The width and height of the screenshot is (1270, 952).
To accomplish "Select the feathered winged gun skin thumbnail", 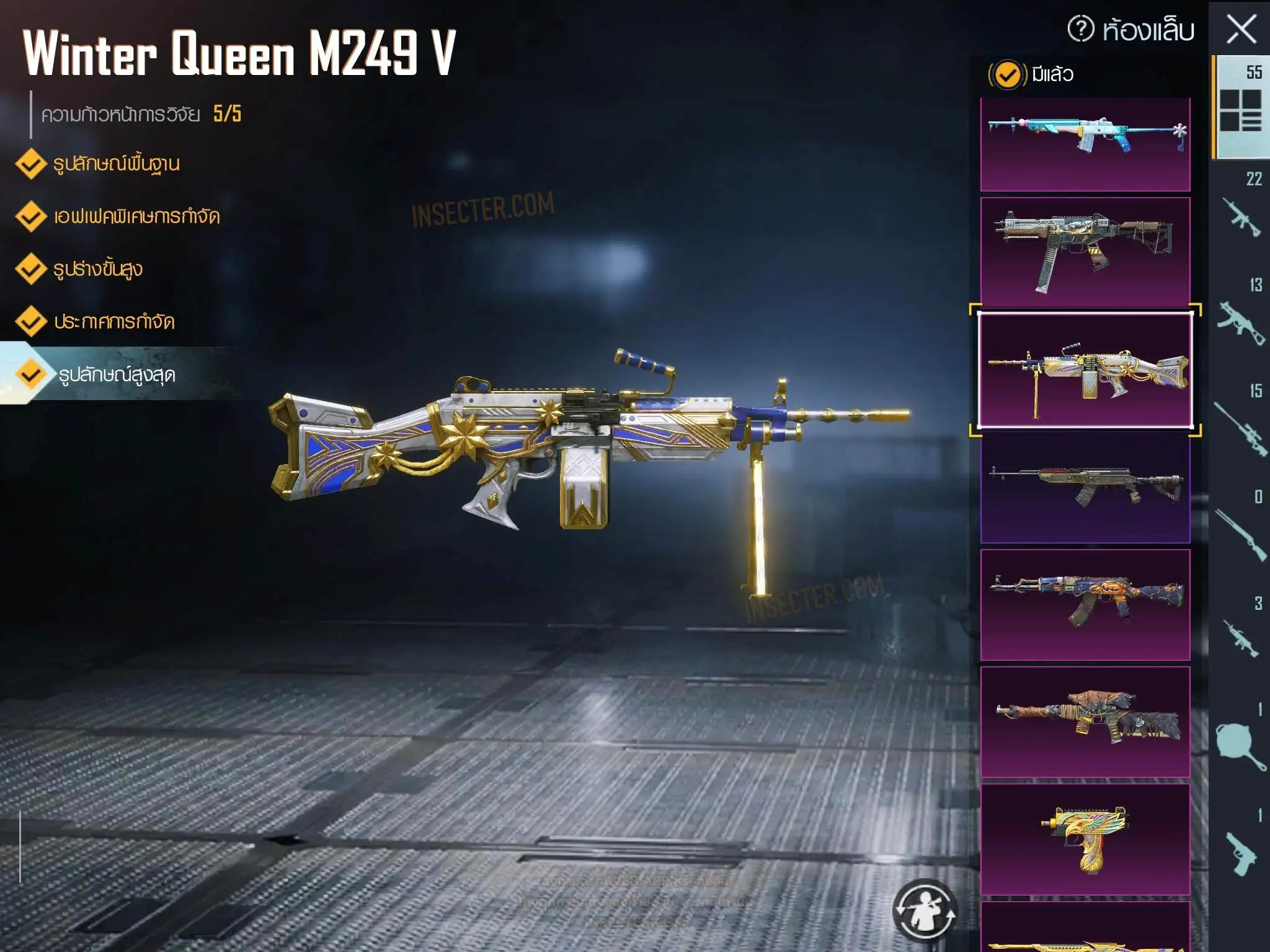I will (1085, 721).
